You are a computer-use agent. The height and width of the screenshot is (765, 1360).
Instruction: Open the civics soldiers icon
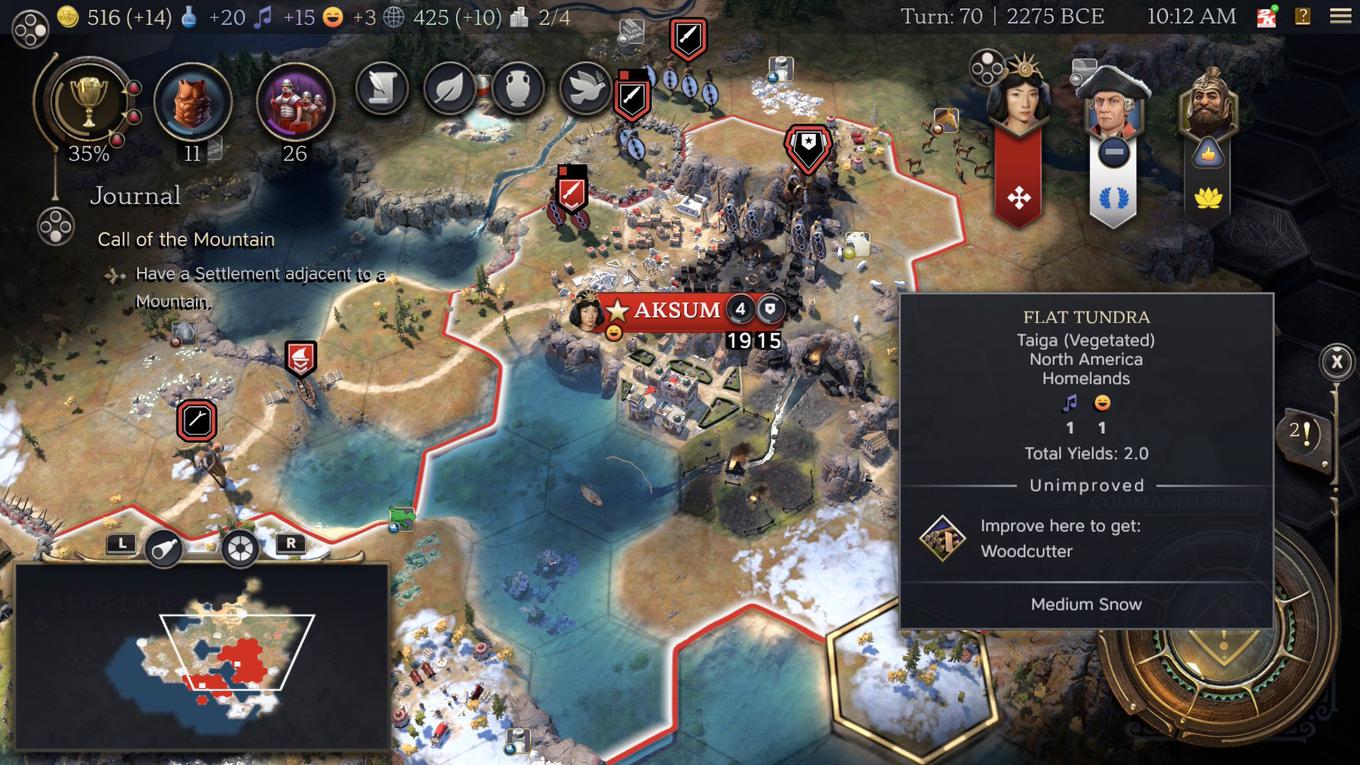click(x=295, y=102)
